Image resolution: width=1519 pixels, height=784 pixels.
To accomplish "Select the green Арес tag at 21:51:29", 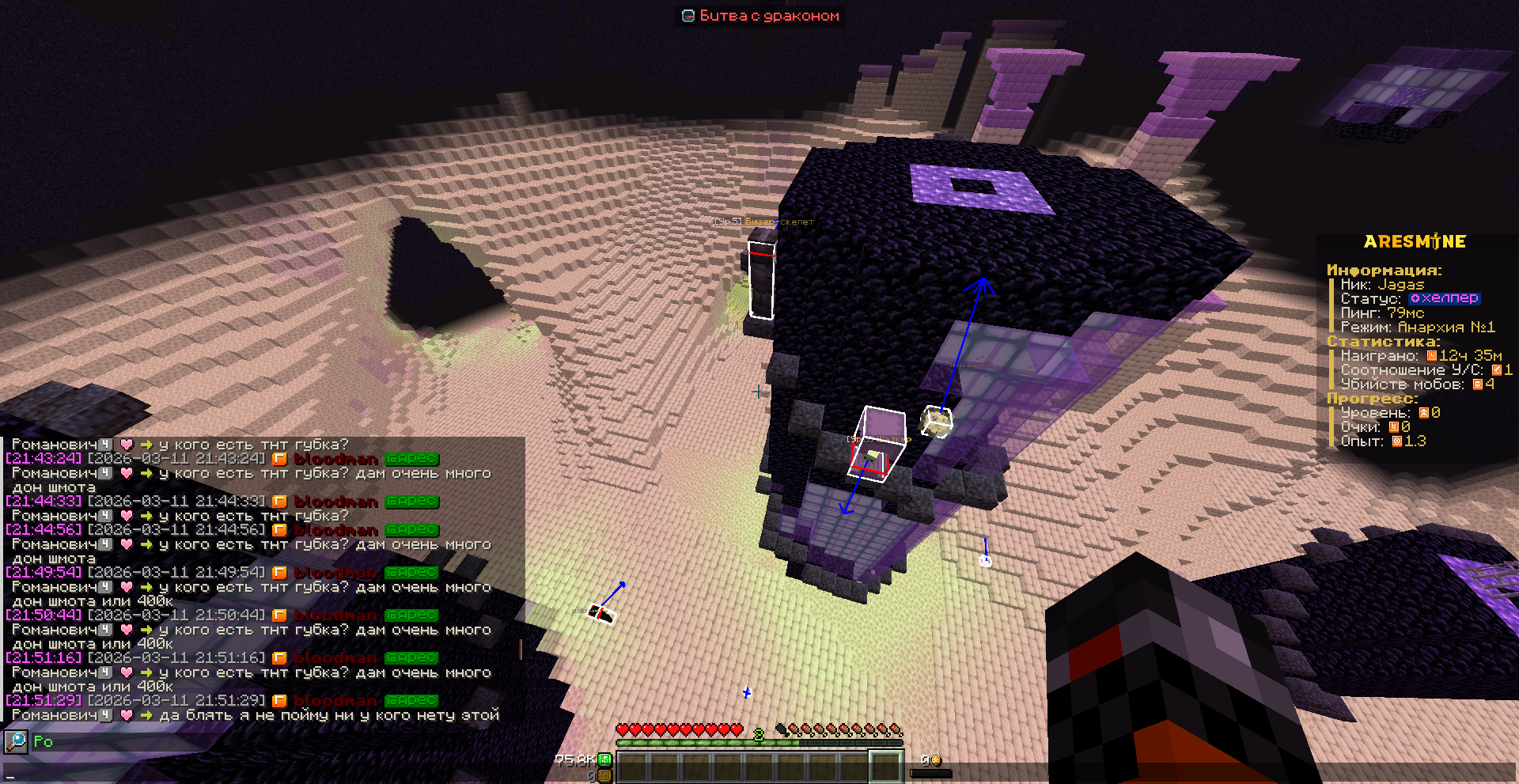I will 411,701.
